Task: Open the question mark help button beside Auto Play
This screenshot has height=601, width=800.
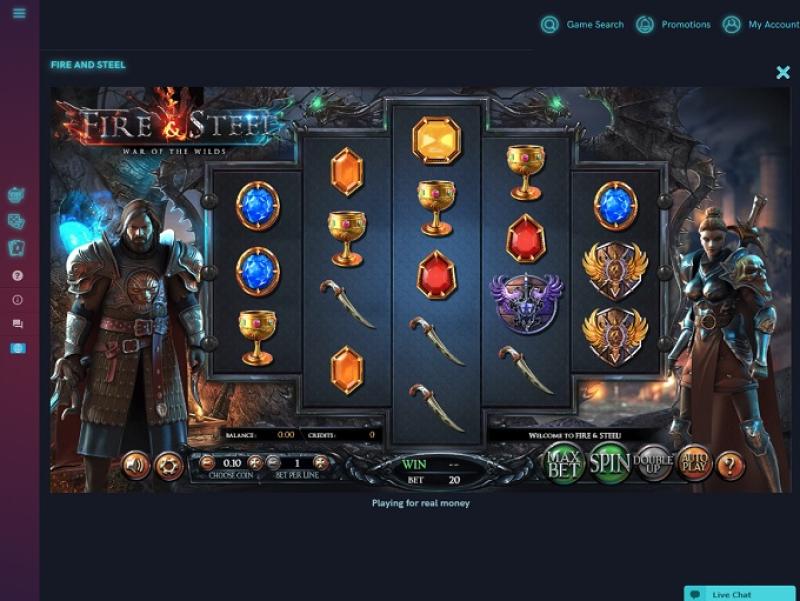Action: (x=731, y=465)
